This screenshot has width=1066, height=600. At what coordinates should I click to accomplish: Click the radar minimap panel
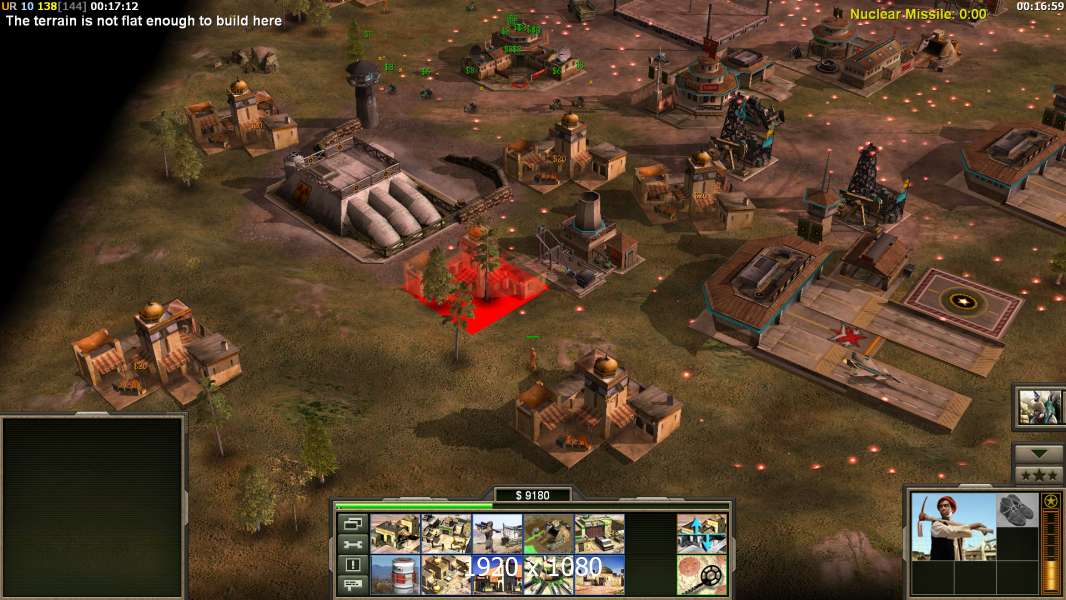click(x=93, y=507)
